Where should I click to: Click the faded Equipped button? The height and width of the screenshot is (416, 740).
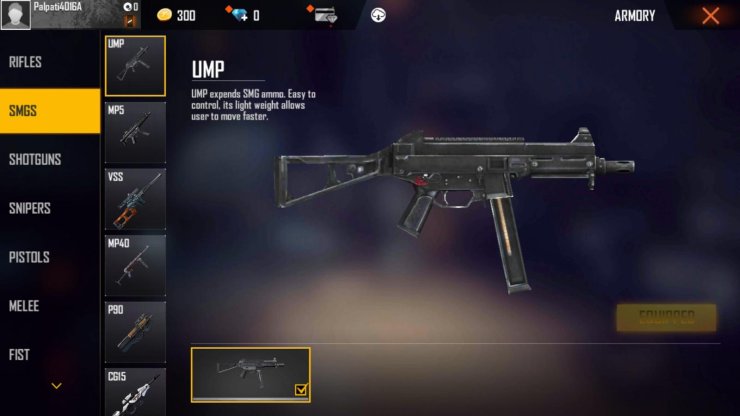[x=666, y=318]
